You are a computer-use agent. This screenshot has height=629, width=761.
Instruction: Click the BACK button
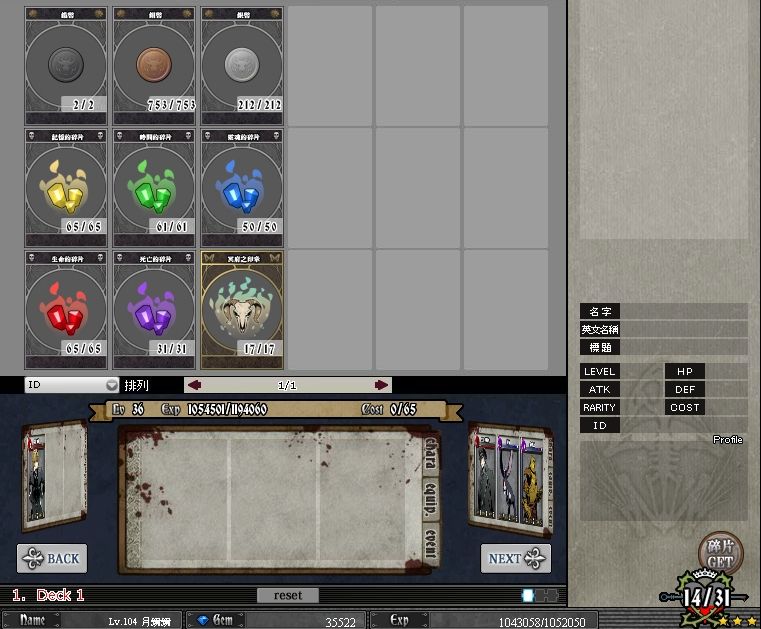tap(52, 558)
